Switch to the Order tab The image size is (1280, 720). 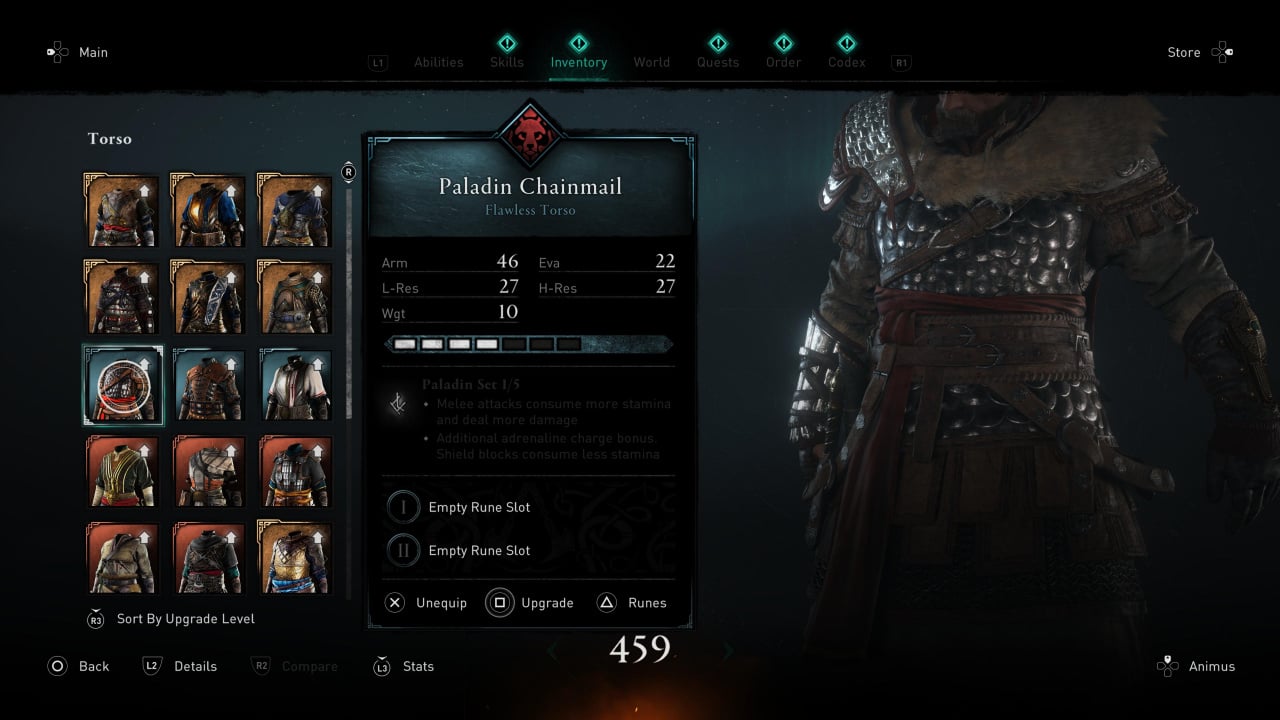[x=783, y=62]
